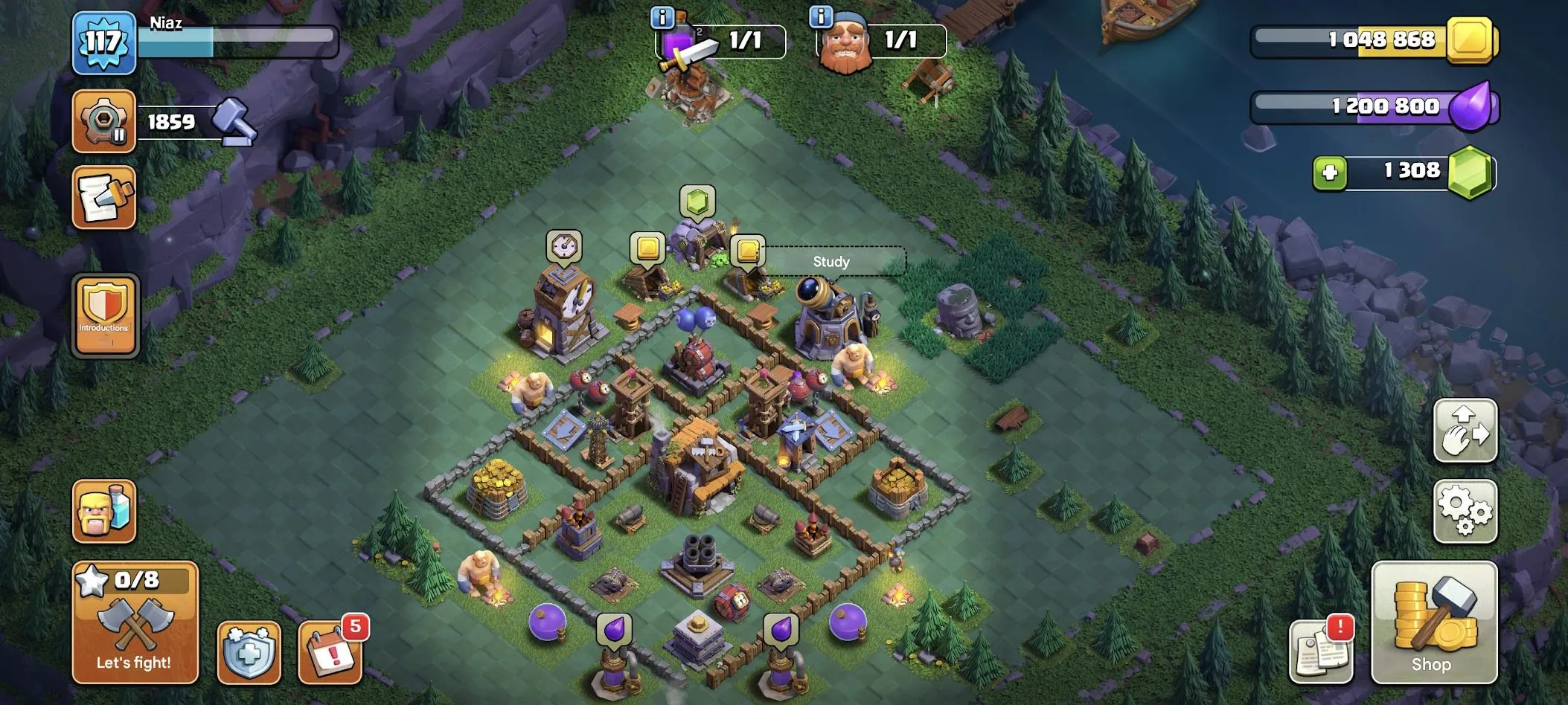The image size is (1568, 705).
Task: Tap the Study label on the Star Laboratory
Action: 833,262
